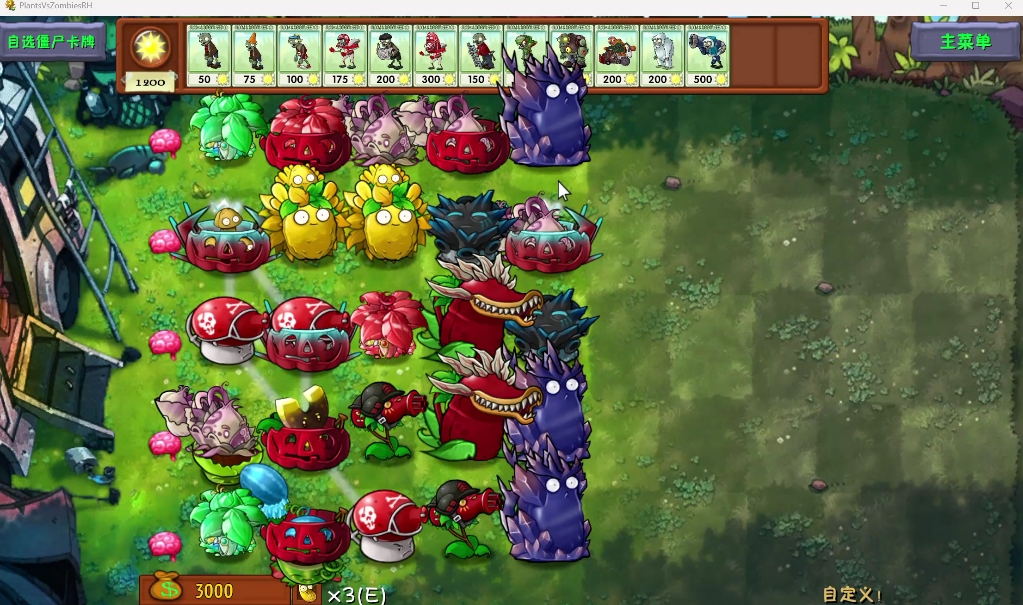Minimize the game window

tap(943, 6)
